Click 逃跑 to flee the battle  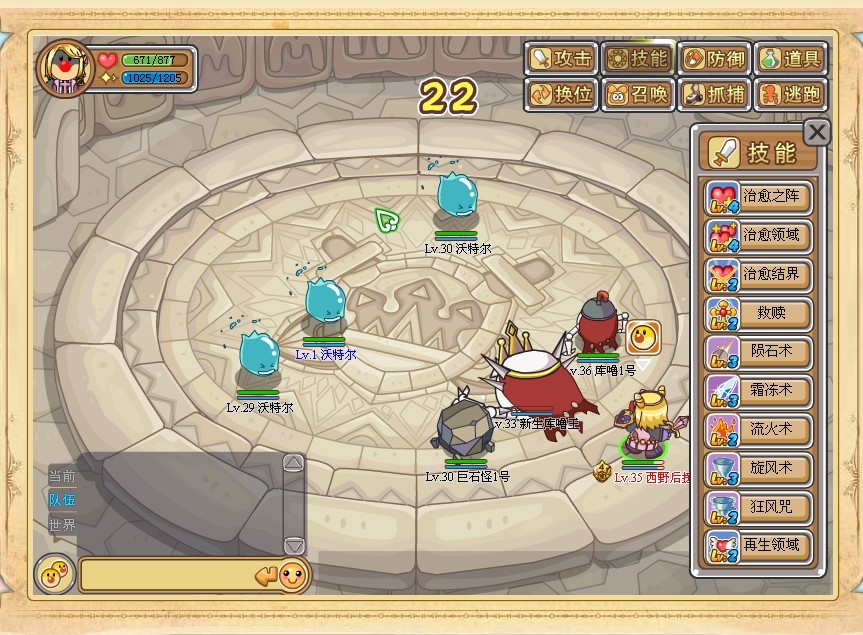coord(790,95)
